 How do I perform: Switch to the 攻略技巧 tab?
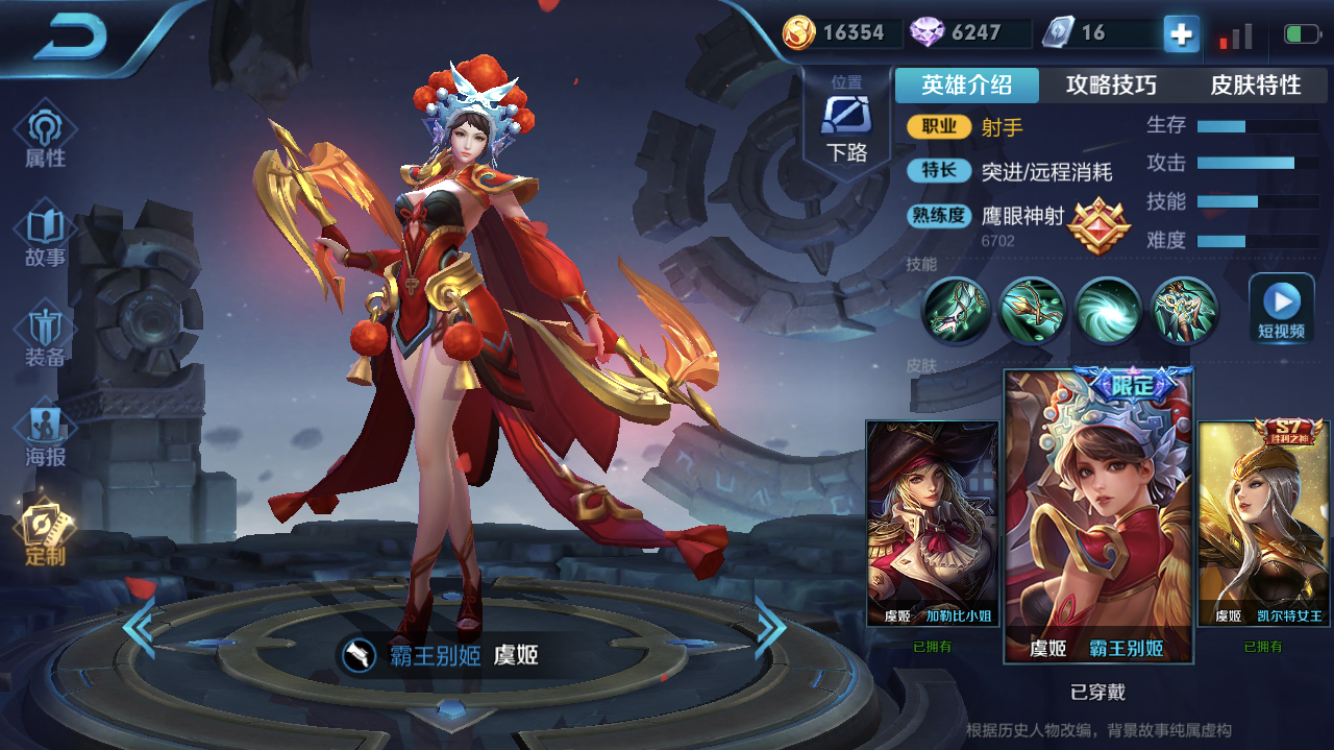pos(1111,85)
